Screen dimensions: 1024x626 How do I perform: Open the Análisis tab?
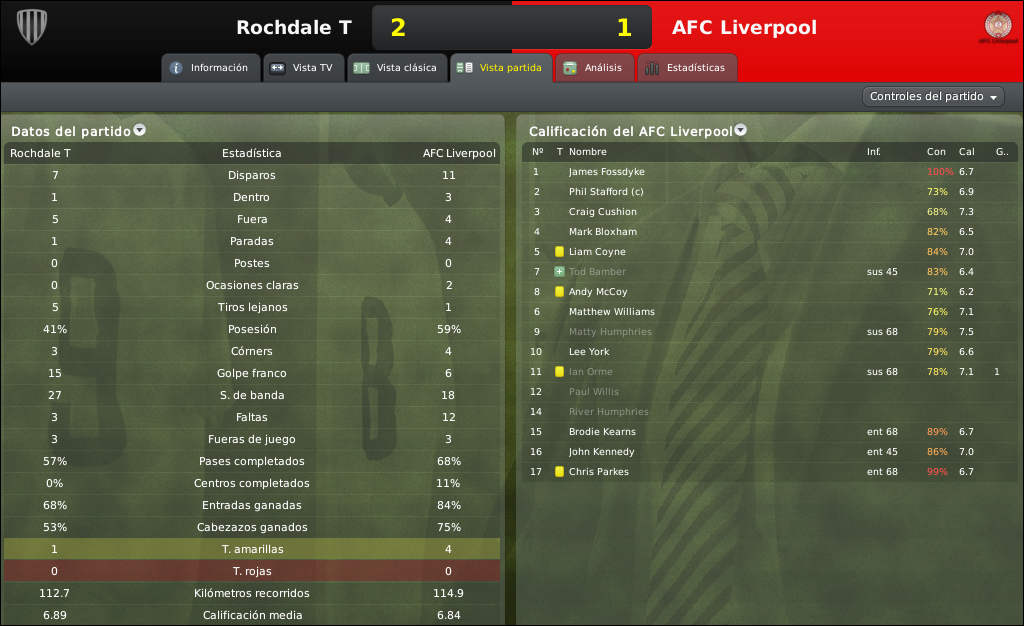click(x=594, y=68)
